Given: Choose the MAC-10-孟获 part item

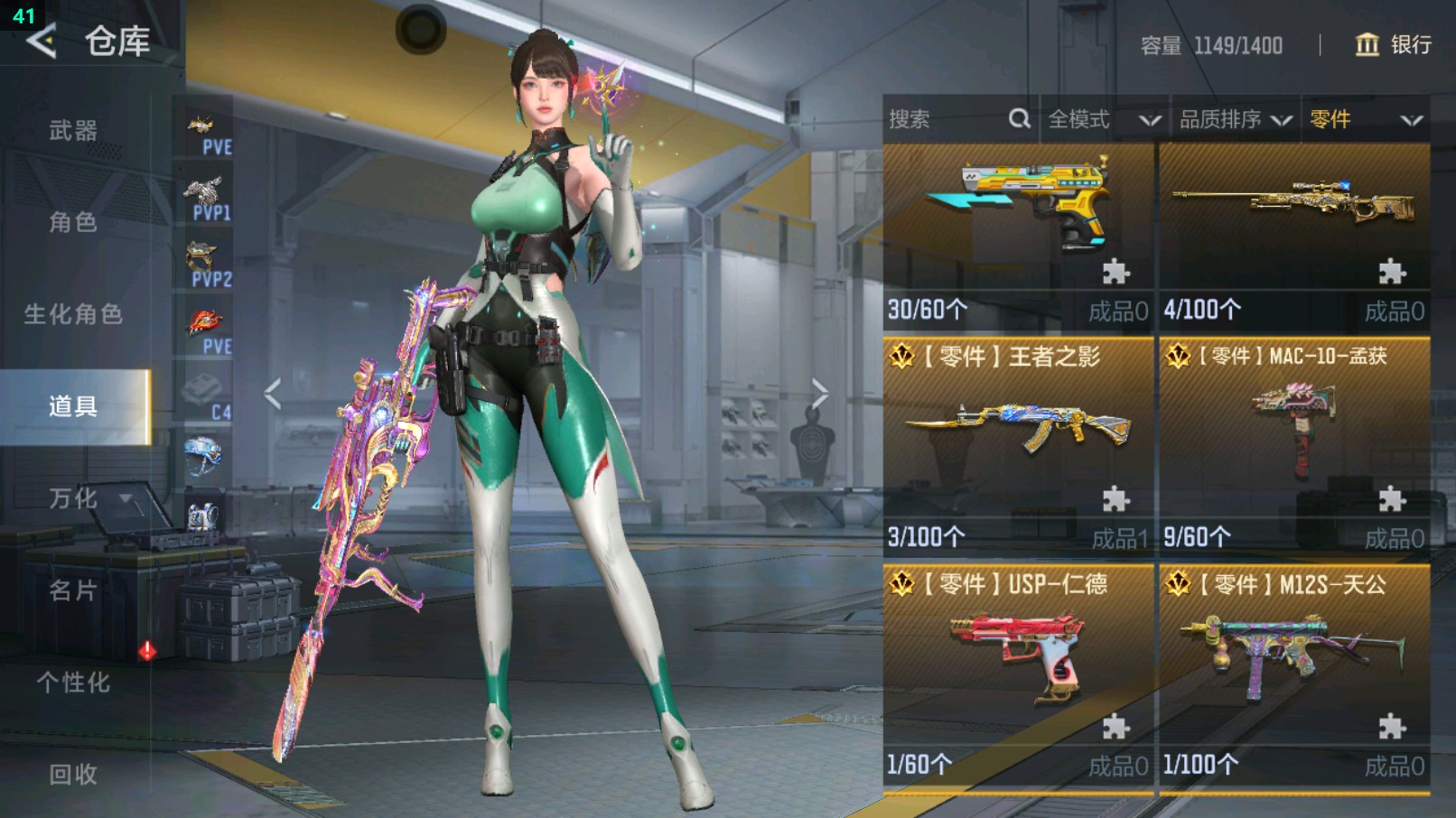Looking at the screenshot, I should pos(1294,444).
